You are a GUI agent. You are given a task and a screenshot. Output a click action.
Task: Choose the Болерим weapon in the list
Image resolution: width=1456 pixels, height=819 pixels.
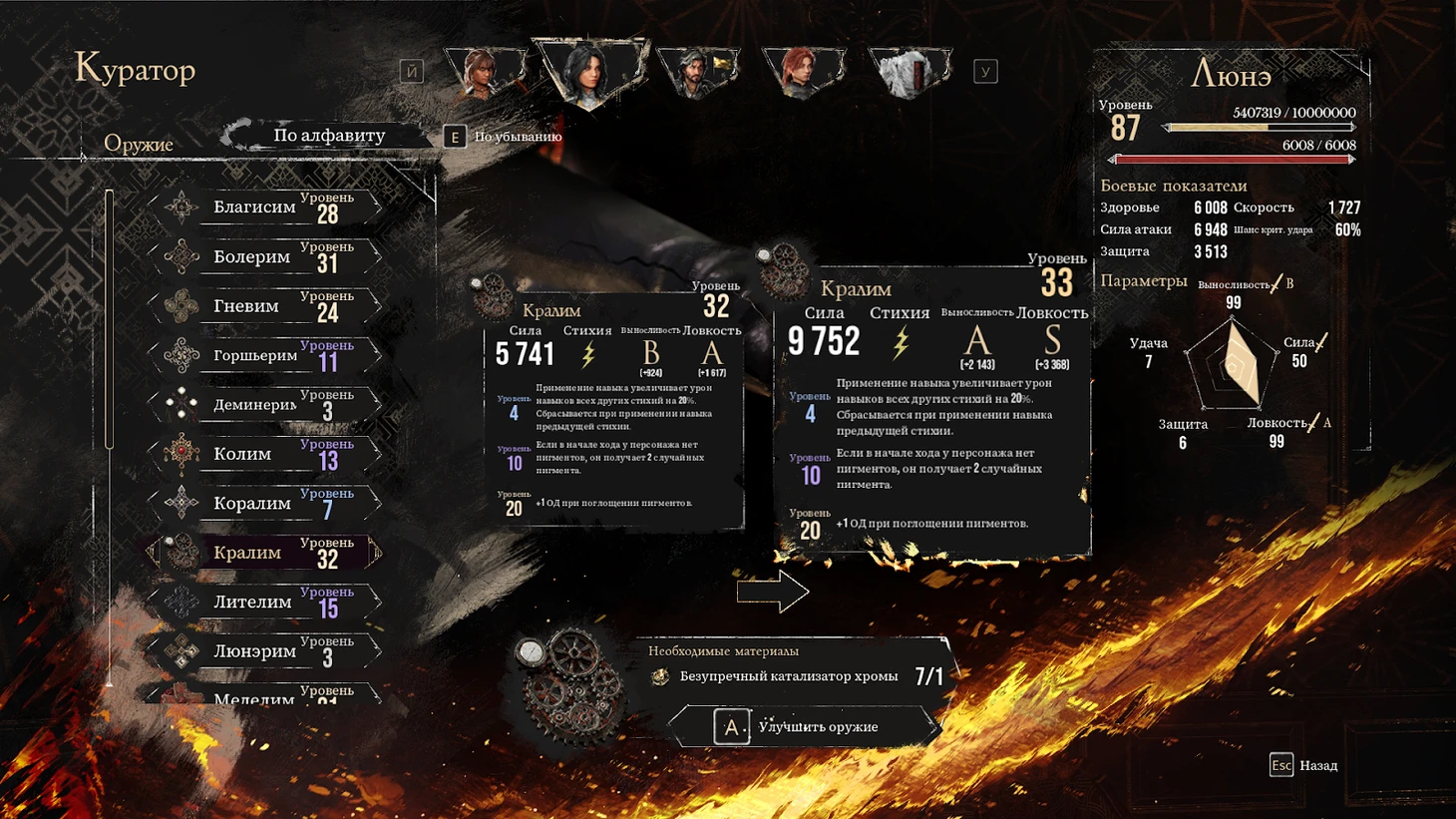[264, 257]
